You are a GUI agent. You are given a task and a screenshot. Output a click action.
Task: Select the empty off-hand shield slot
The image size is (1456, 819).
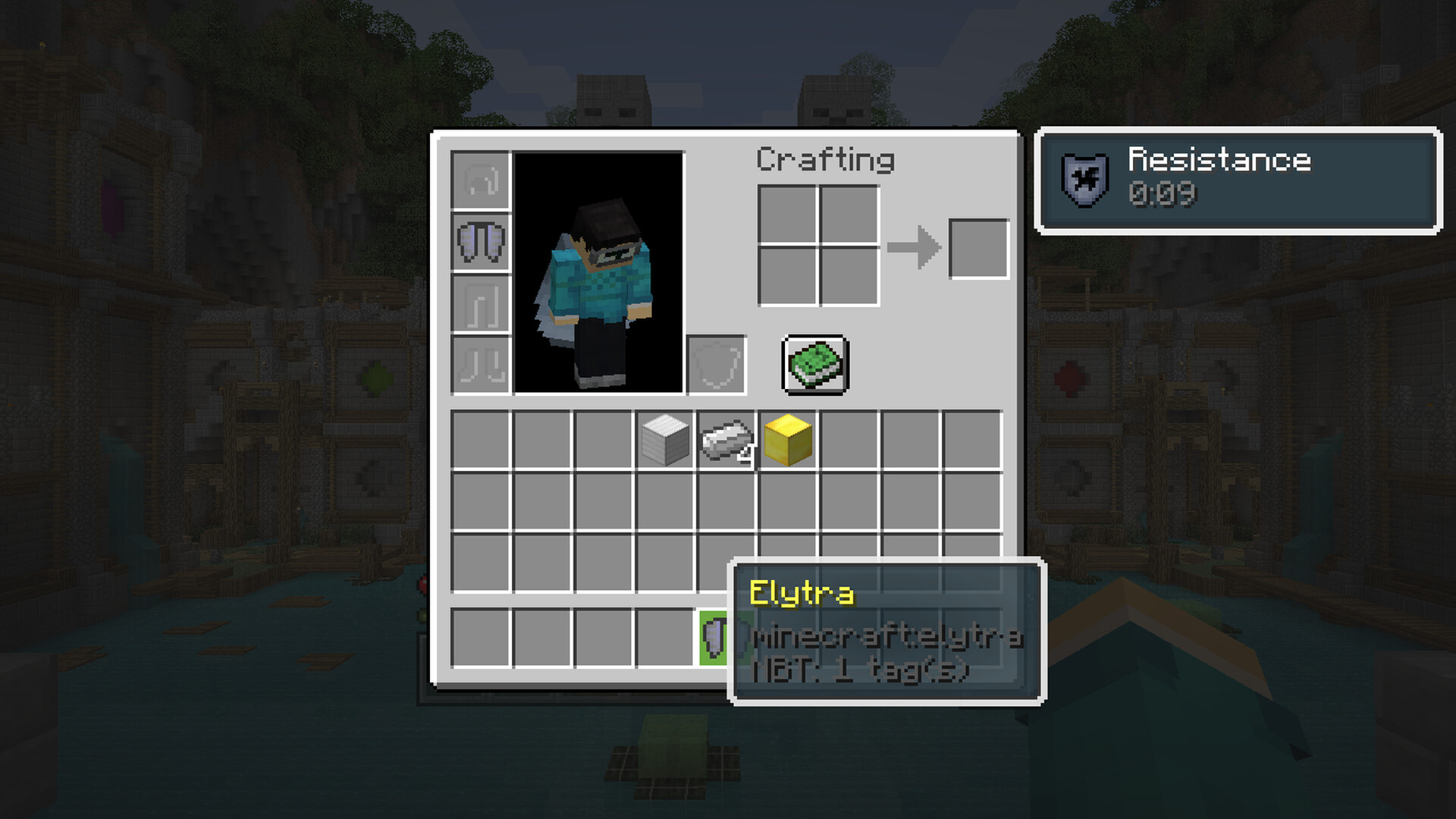point(717,365)
